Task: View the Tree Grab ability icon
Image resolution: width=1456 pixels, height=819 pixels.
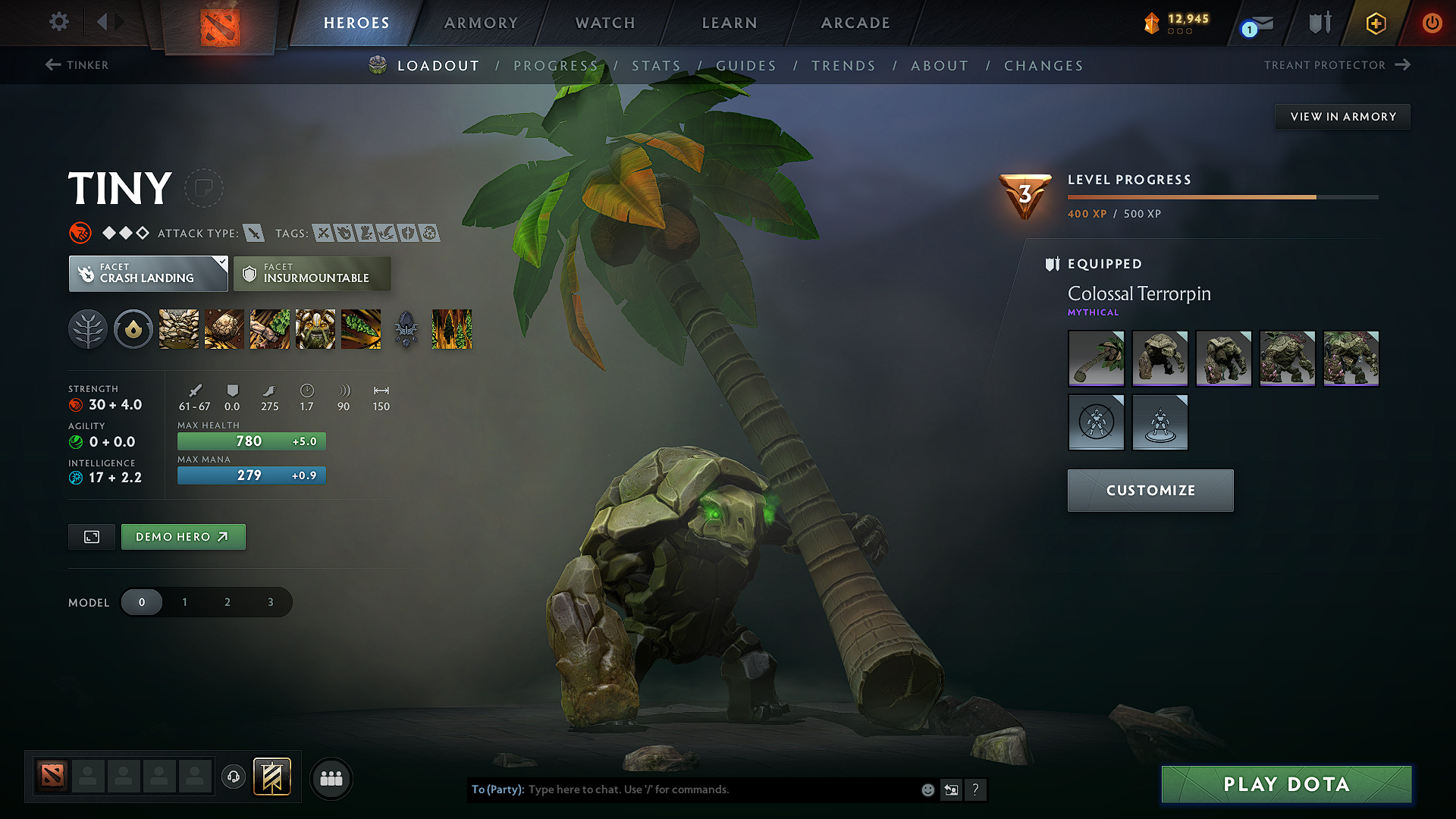Action: tap(269, 329)
